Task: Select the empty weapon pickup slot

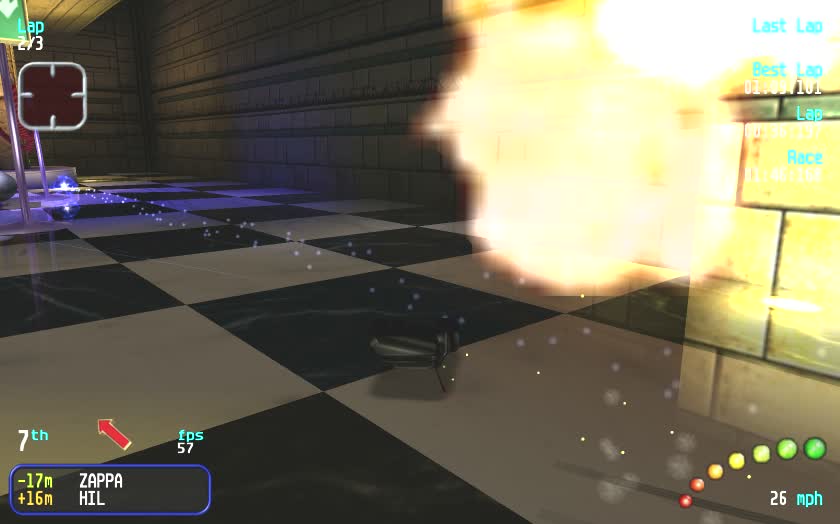Action: coord(52,95)
